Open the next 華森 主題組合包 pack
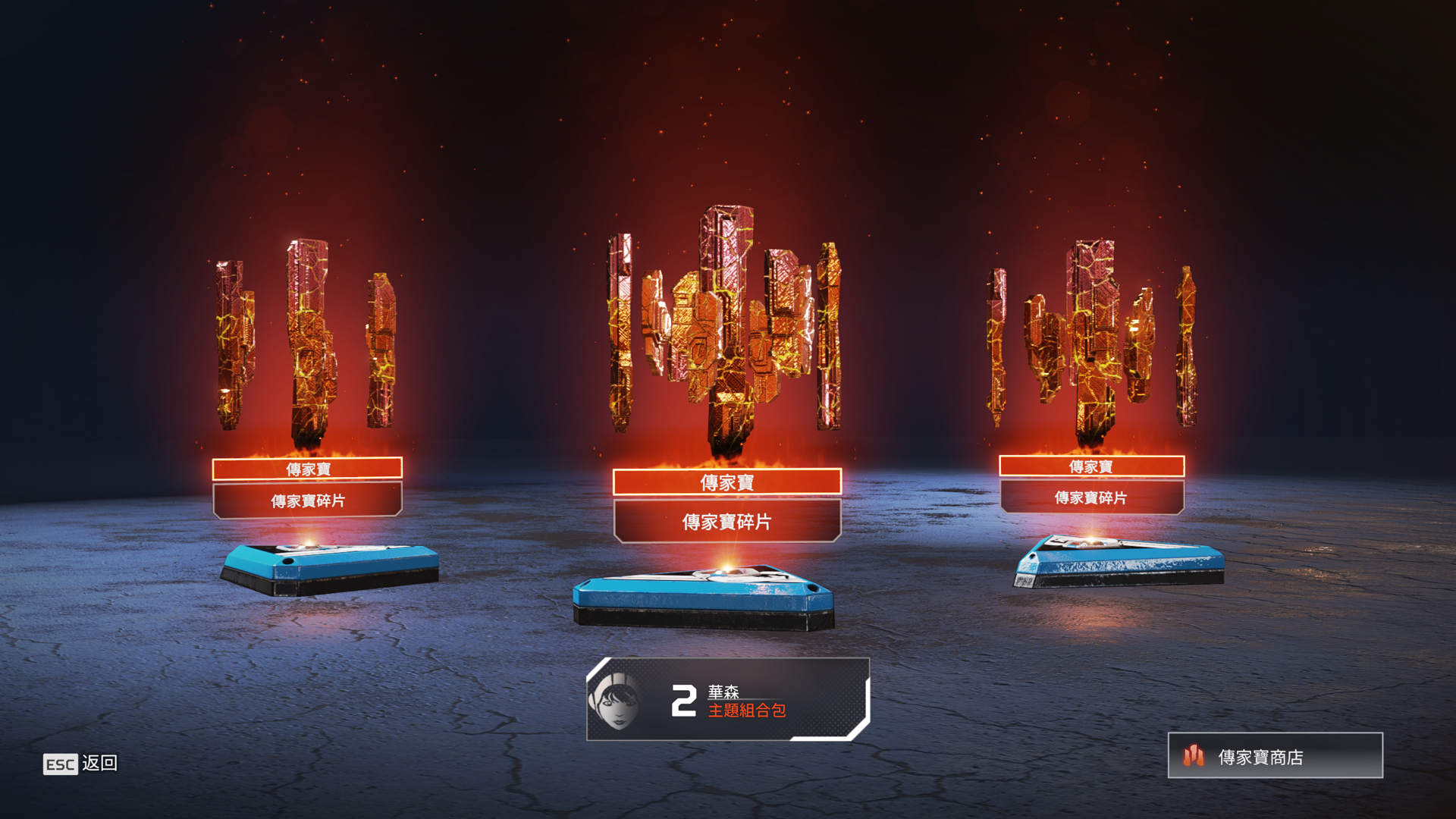1456x819 pixels. 728,700
